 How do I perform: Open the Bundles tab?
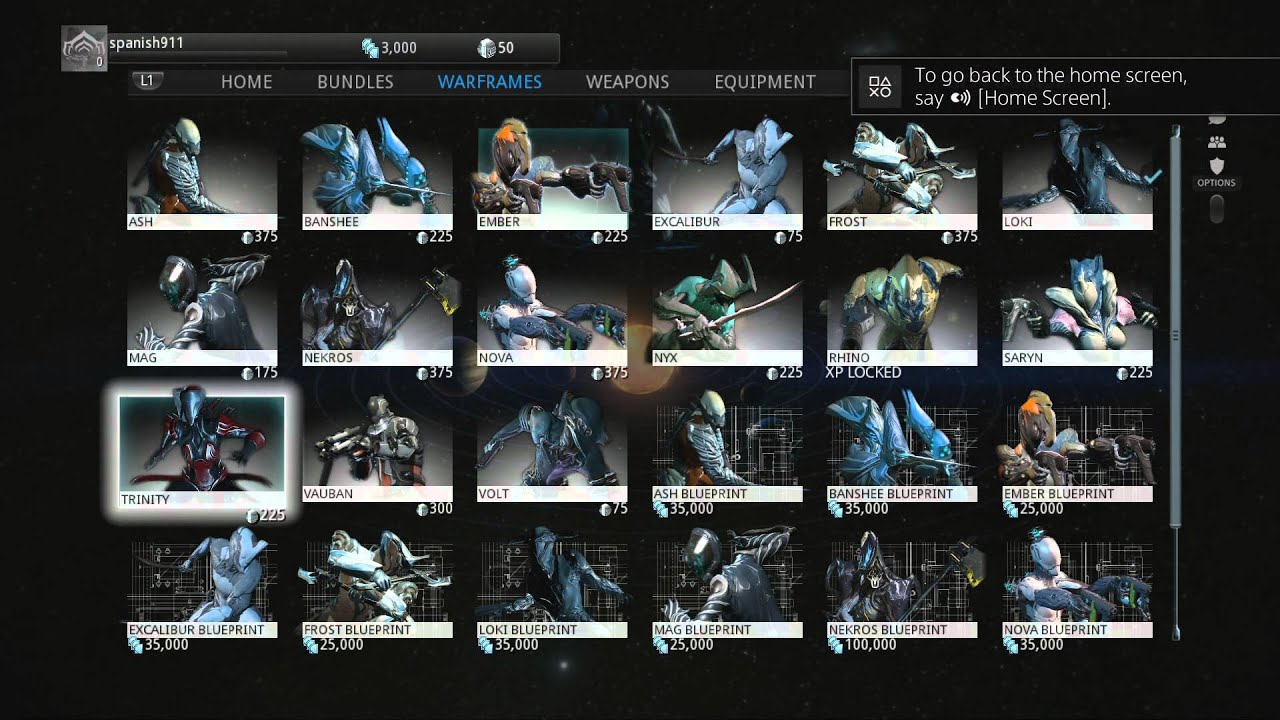(x=355, y=82)
